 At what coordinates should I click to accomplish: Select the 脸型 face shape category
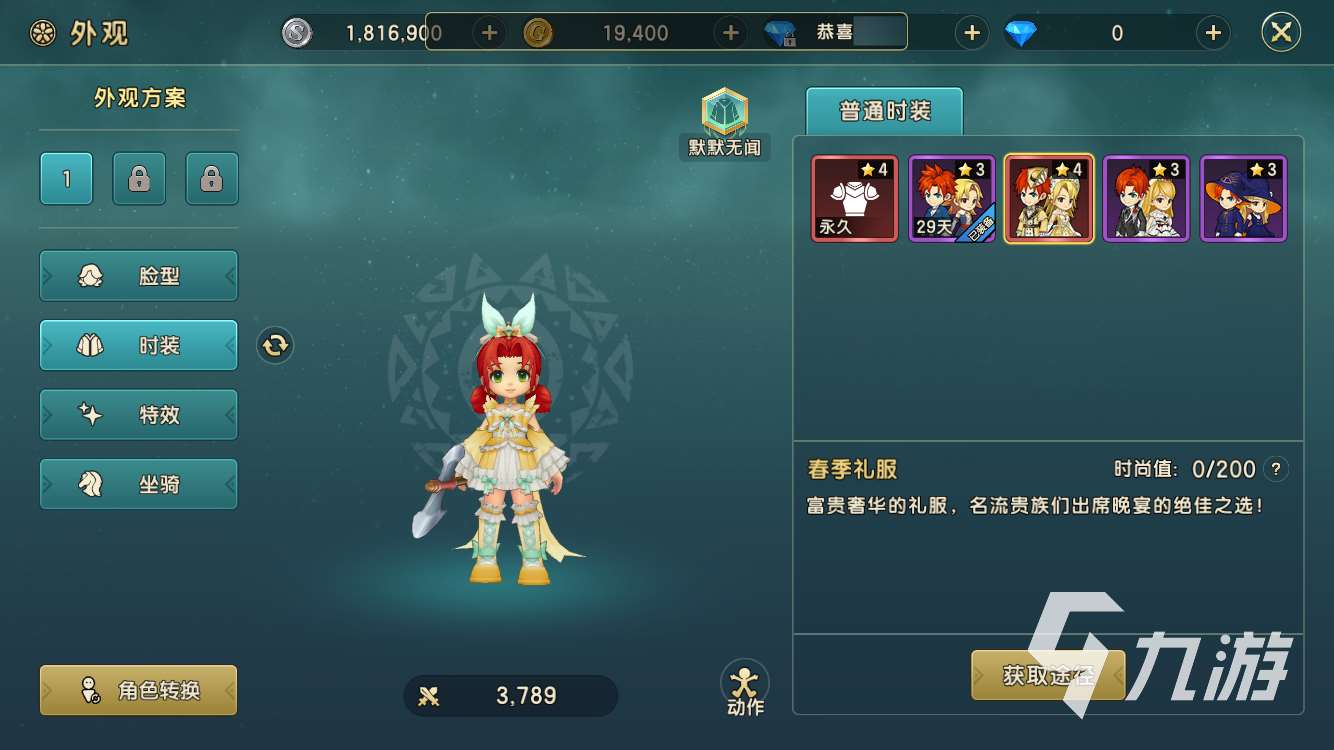click(x=138, y=275)
